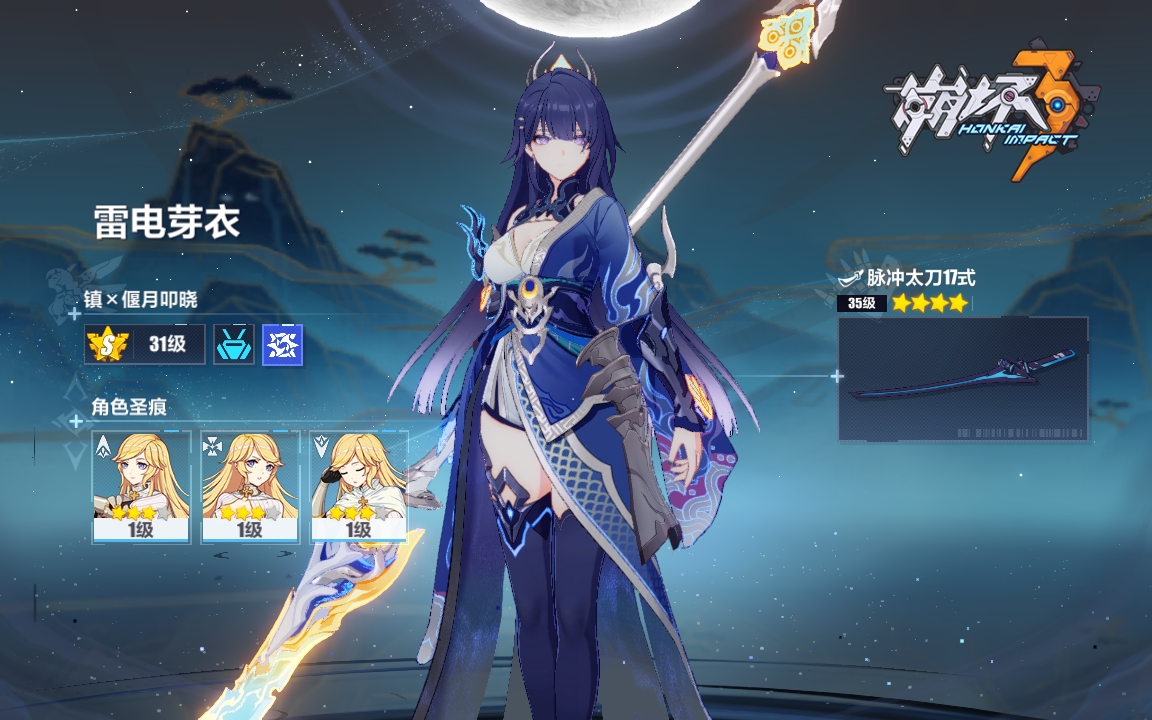Select the cyan mecha type icon
Viewport: 1152px width, 720px height.
tap(233, 345)
